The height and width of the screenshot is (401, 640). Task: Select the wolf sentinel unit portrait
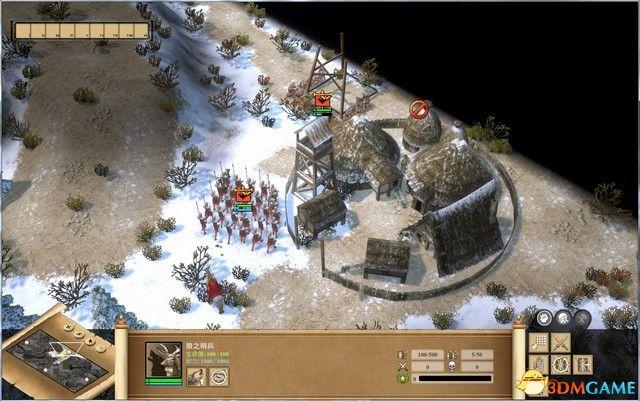163,358
